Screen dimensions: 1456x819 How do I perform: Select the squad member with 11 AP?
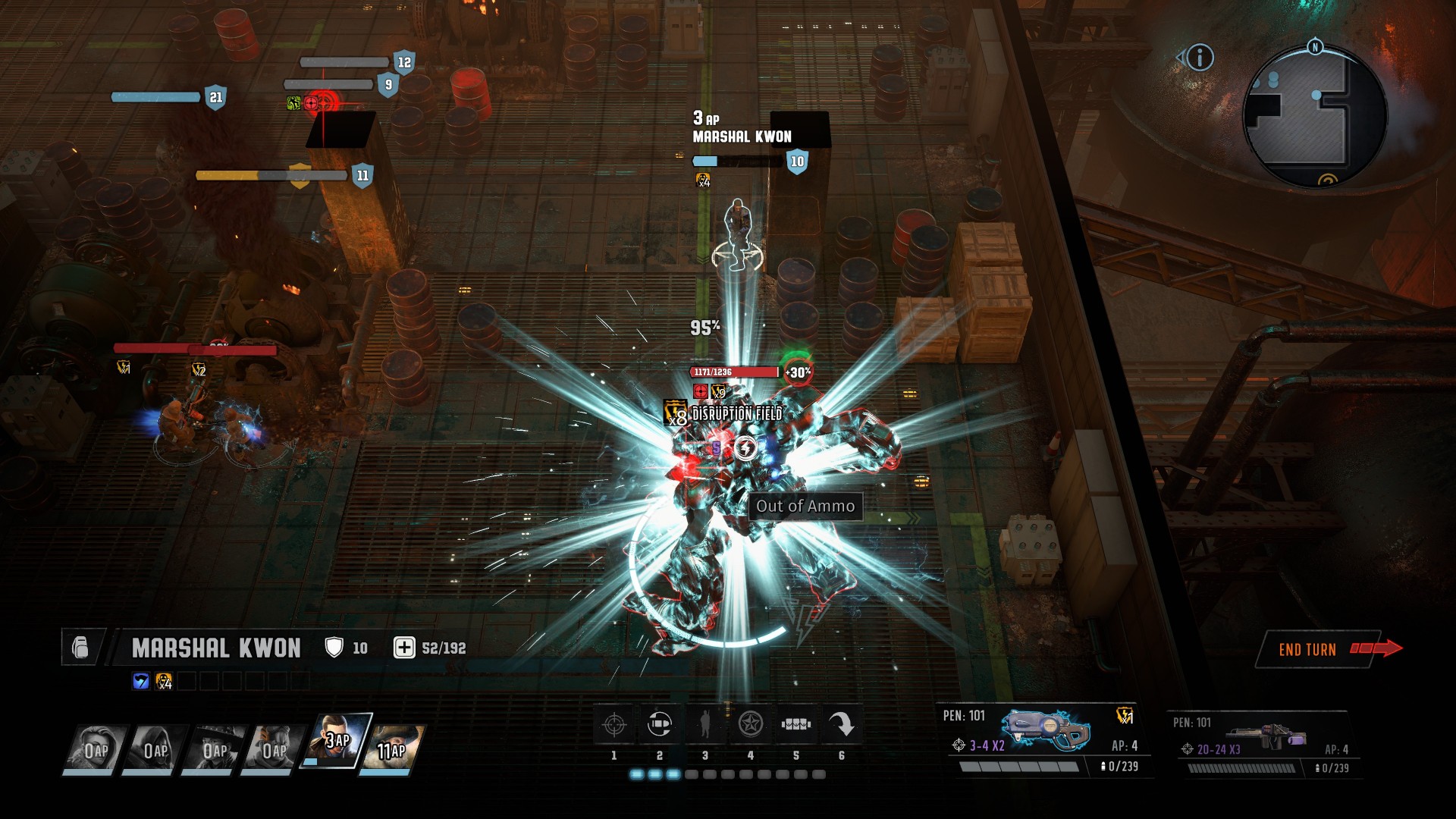coord(393,748)
